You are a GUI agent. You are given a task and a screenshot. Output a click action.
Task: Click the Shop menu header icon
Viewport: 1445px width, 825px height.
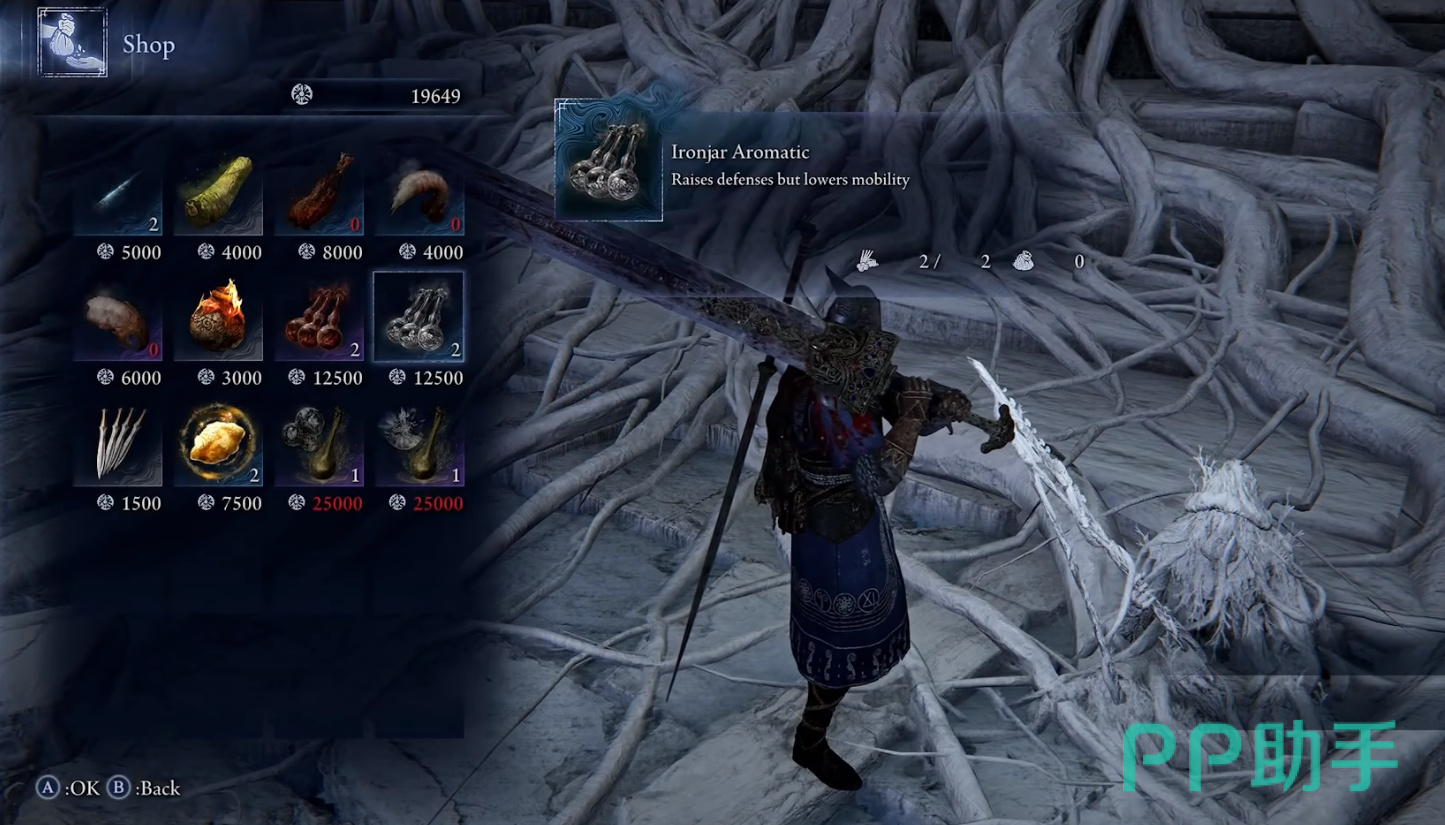click(72, 43)
